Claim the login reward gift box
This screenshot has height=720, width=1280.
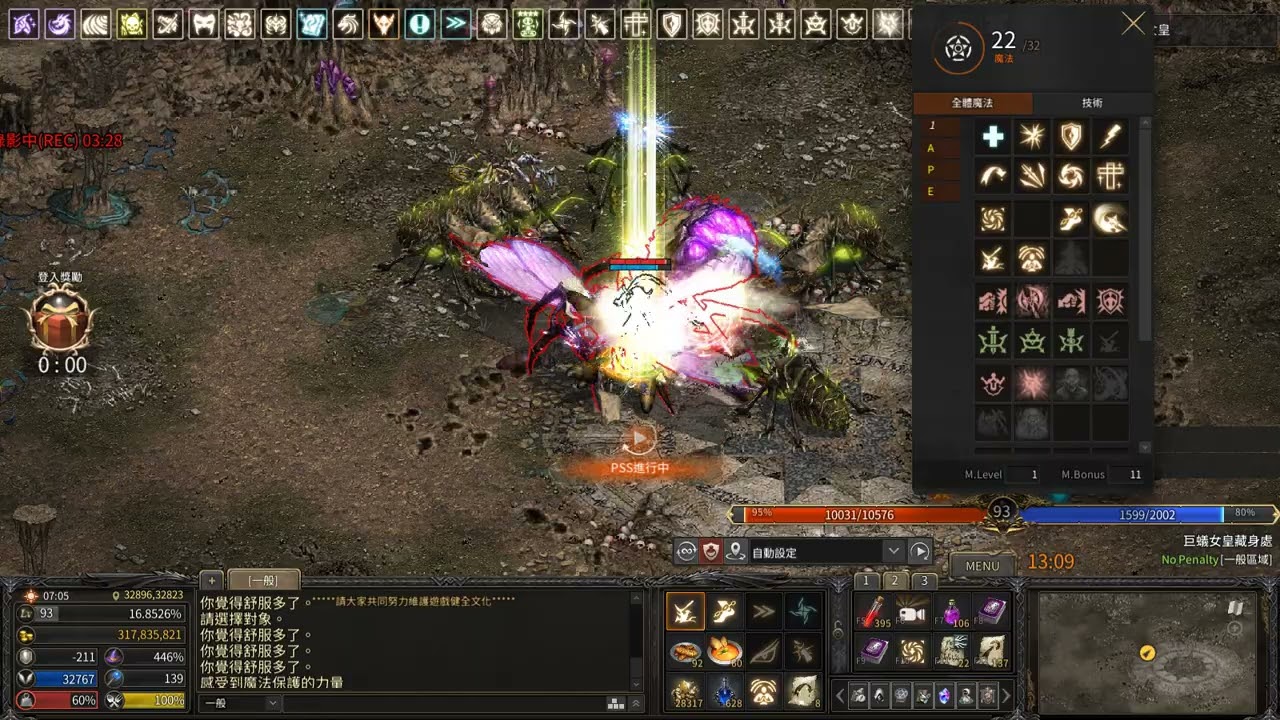coord(62,320)
